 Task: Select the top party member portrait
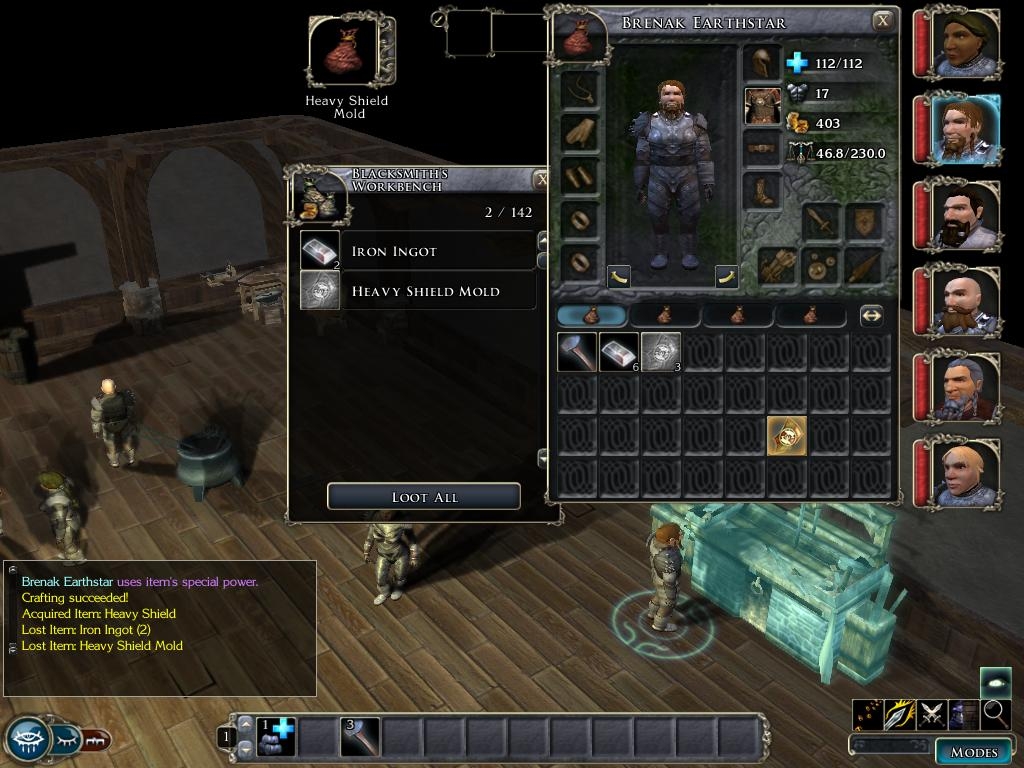pos(964,43)
